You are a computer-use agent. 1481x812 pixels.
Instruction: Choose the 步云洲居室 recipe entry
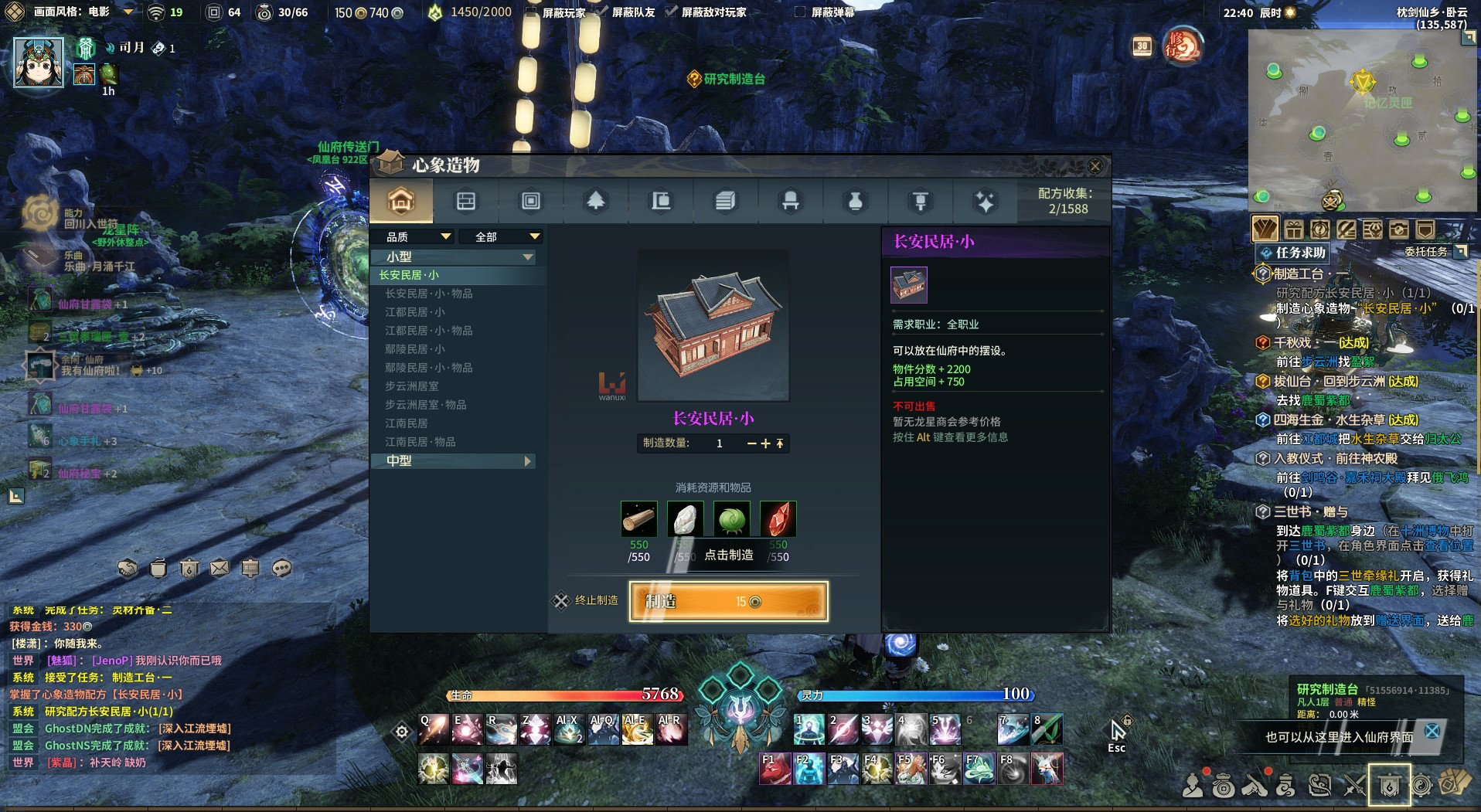[x=412, y=386]
